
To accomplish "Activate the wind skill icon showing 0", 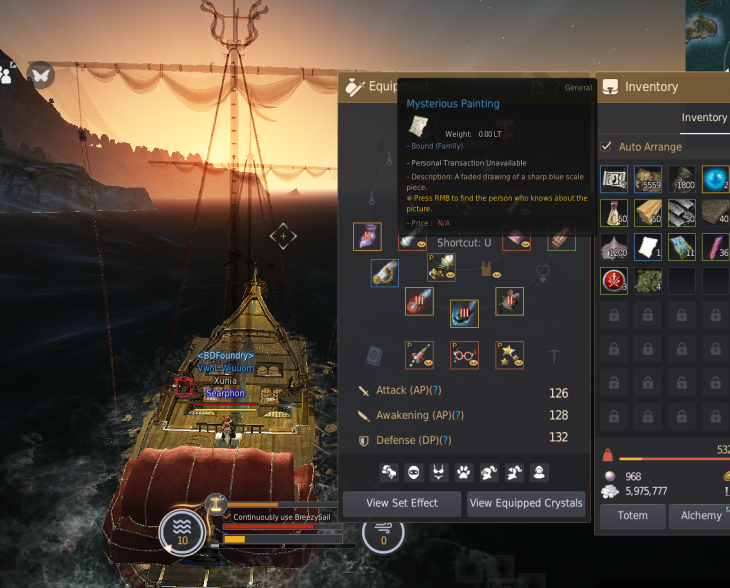I will [383, 531].
